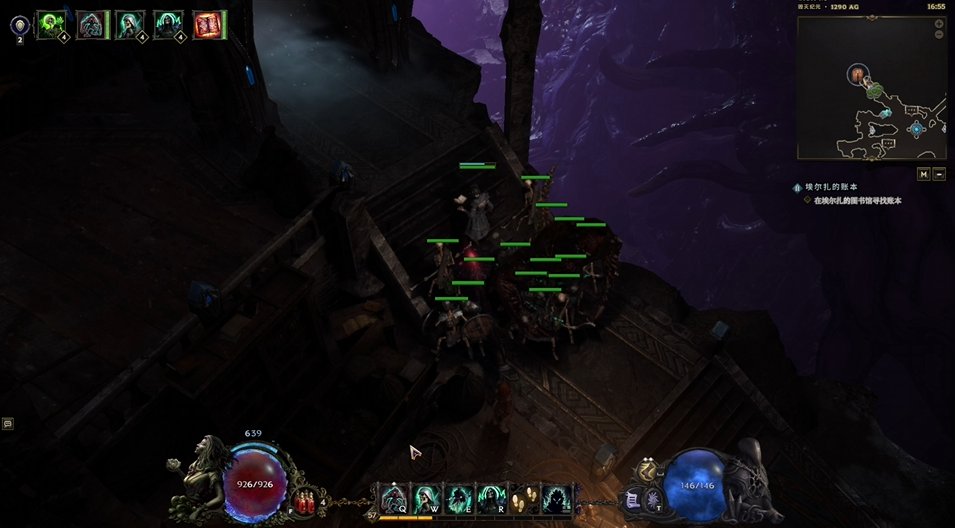Click the green skull buff icon
Image resolution: width=955 pixels, height=528 pixels.
coord(50,24)
